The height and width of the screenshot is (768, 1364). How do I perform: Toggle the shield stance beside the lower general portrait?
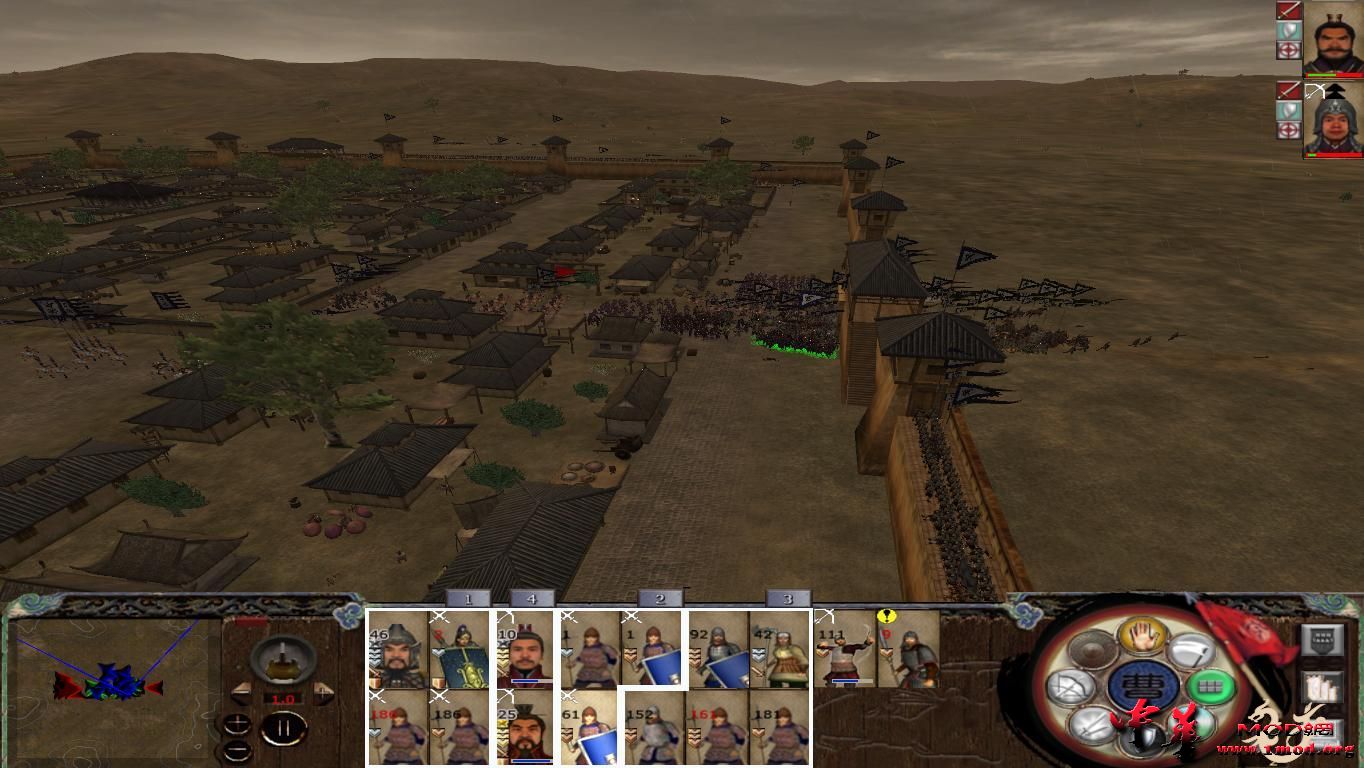(x=1289, y=110)
